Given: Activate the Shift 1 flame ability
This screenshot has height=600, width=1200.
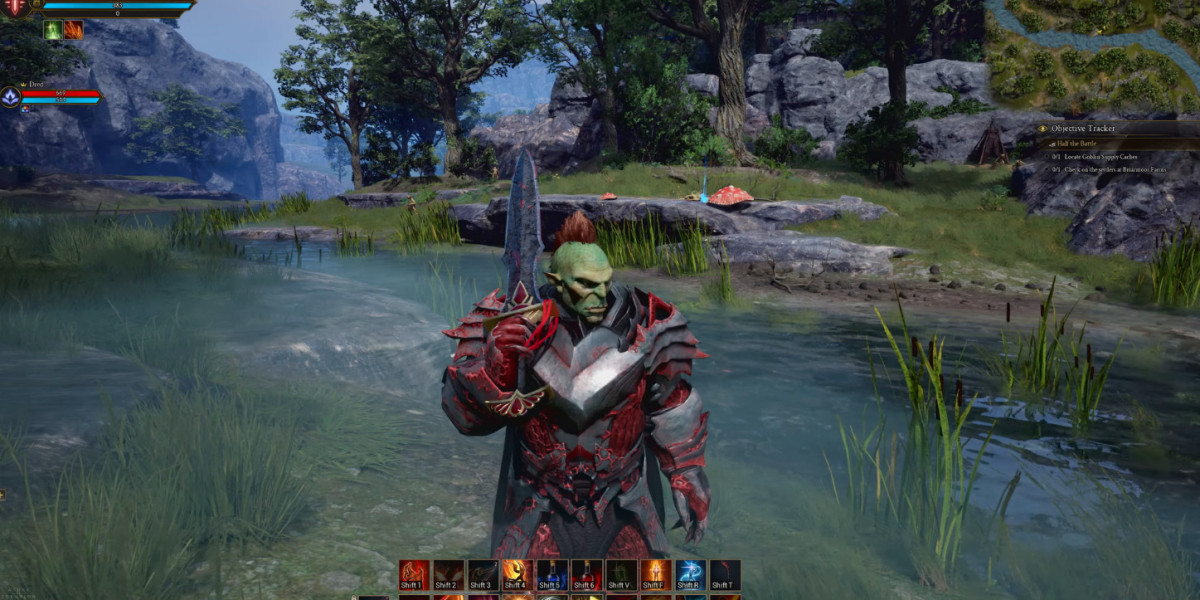Looking at the screenshot, I should pyautogui.click(x=414, y=574).
